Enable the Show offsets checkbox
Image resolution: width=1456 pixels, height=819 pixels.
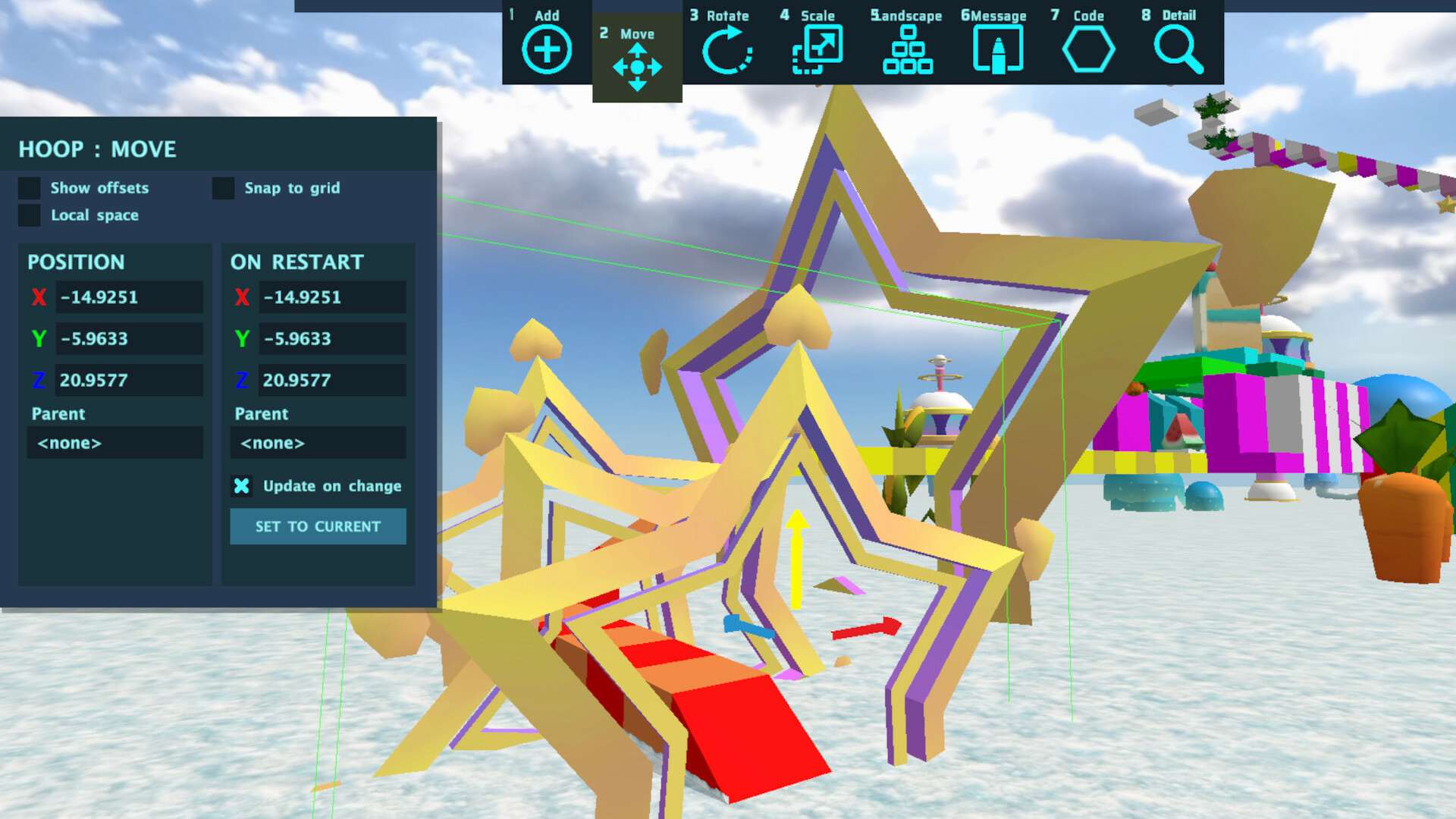[x=28, y=188]
